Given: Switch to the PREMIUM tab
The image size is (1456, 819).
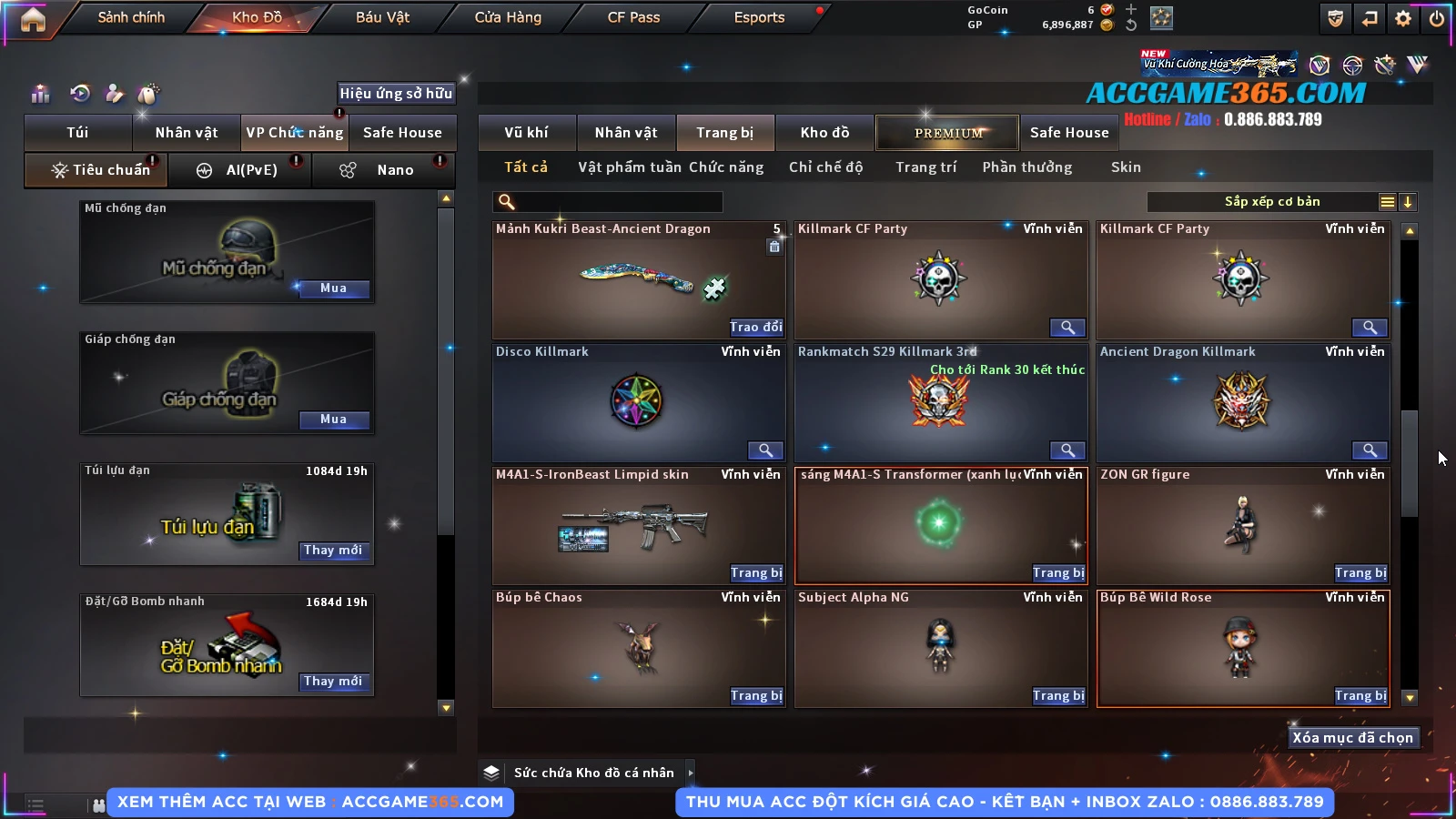Looking at the screenshot, I should click(x=947, y=133).
